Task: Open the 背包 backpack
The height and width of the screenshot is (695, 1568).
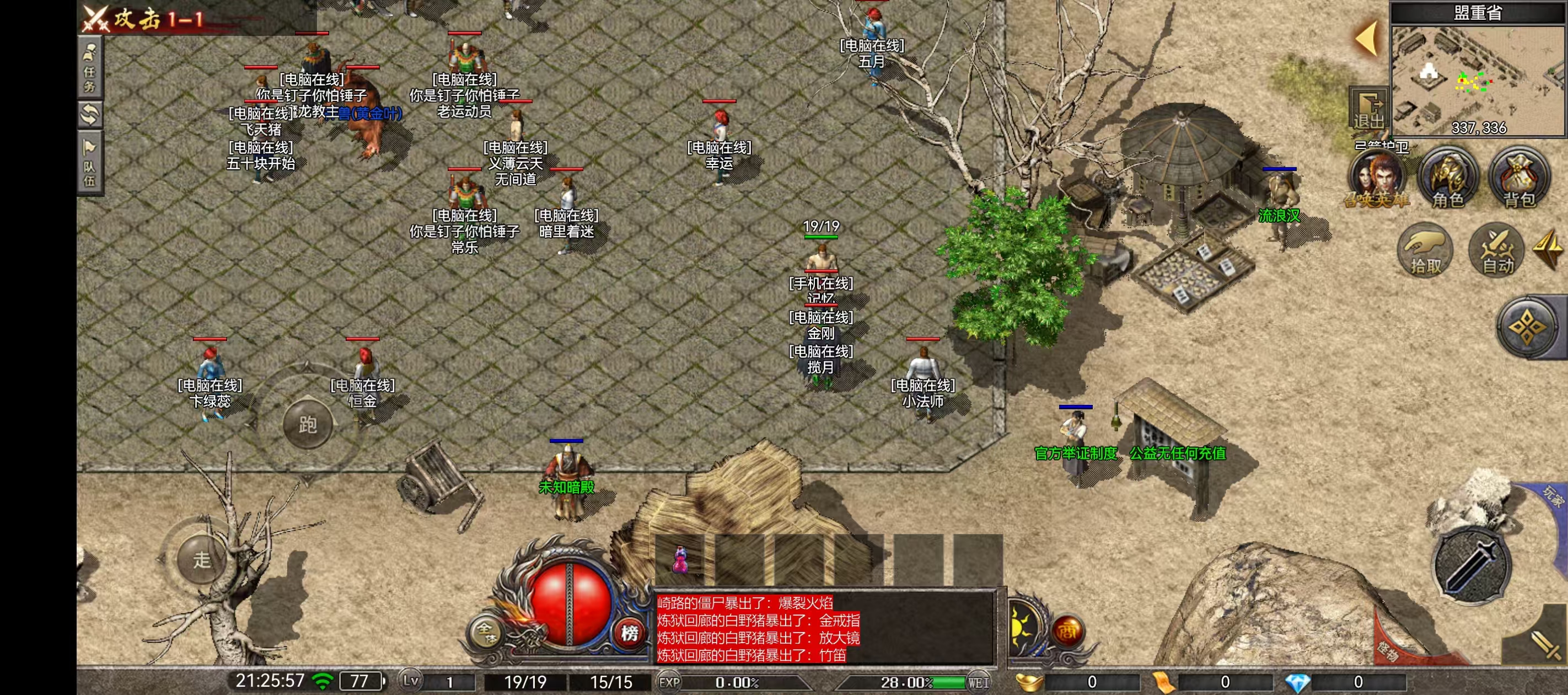Action: coord(1519,178)
